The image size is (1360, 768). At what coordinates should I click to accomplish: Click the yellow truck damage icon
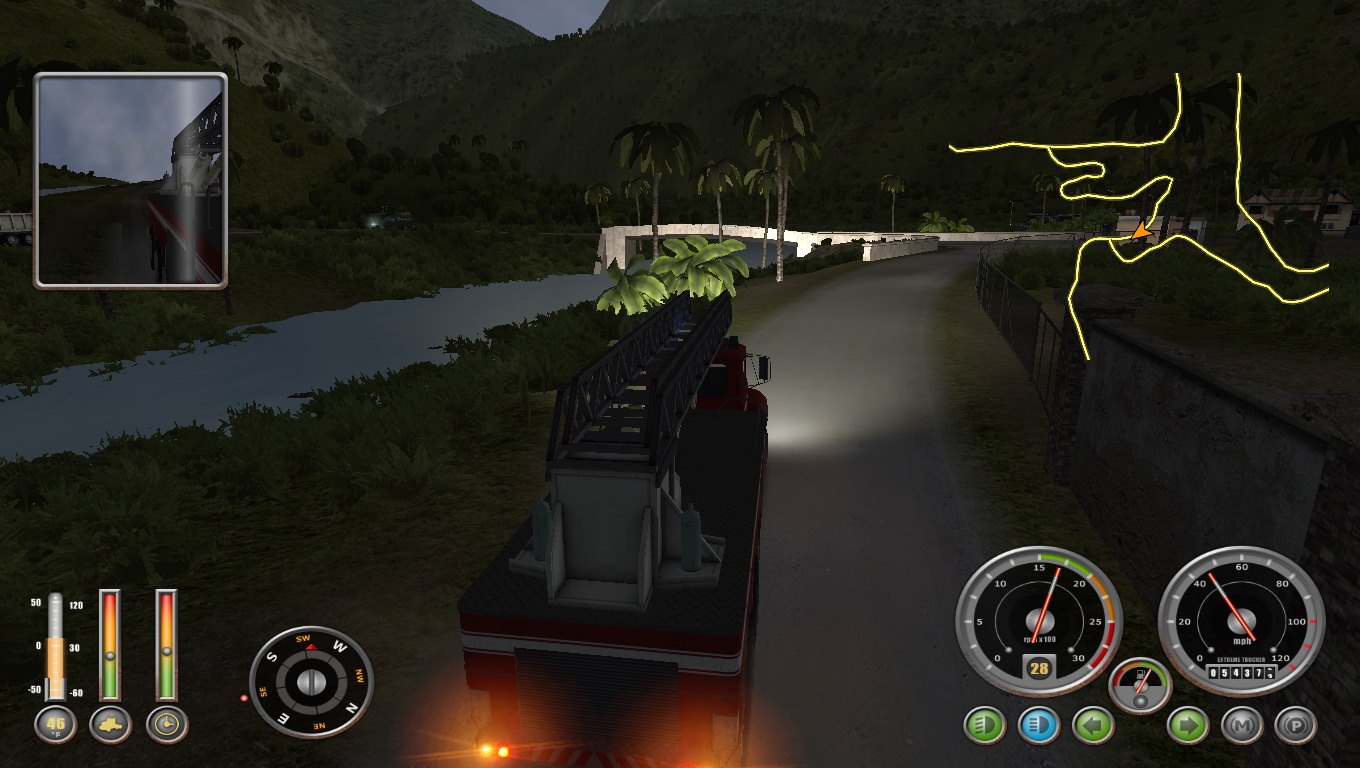coord(110,725)
